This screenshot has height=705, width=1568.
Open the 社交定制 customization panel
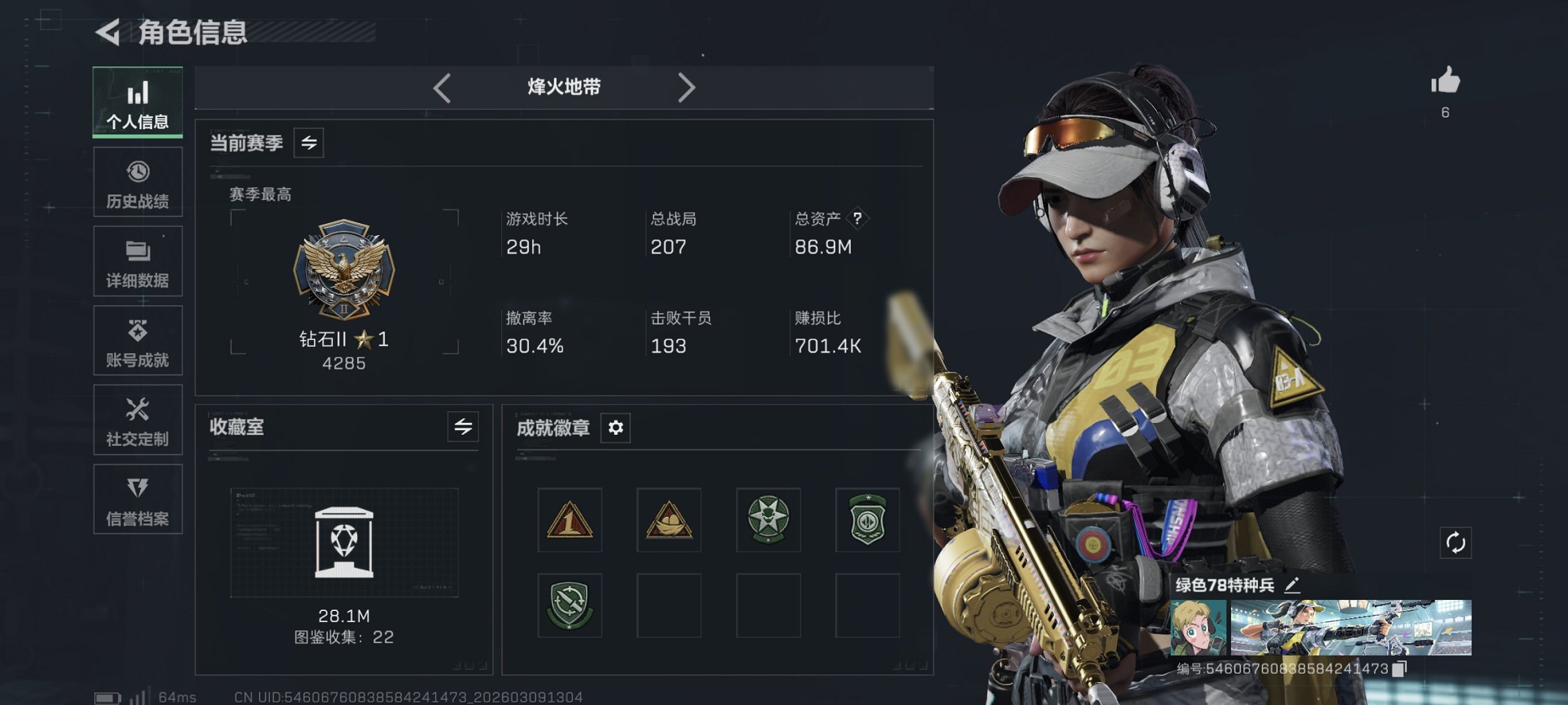(x=137, y=420)
